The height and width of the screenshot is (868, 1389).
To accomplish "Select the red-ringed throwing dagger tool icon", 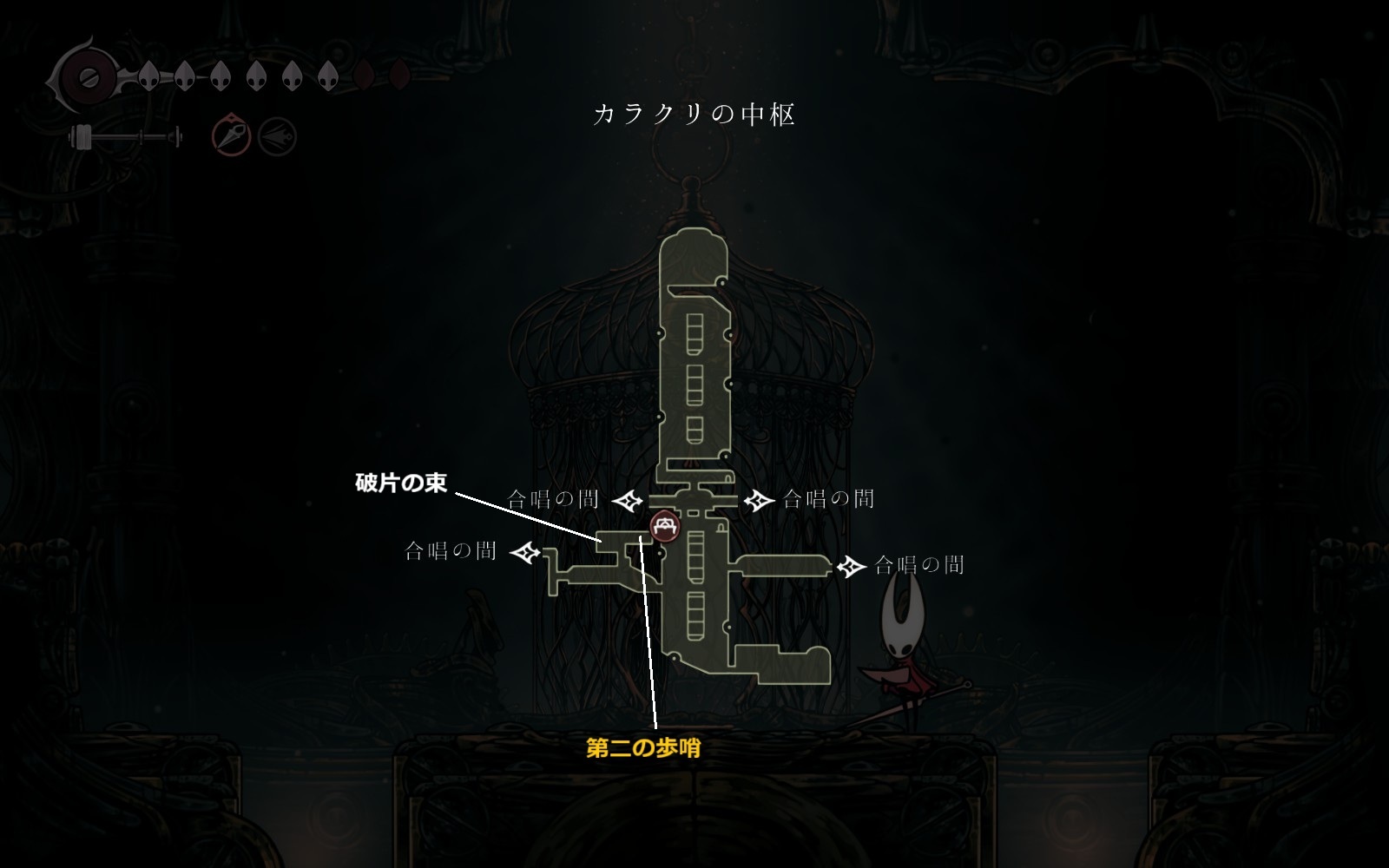I will 232,137.
